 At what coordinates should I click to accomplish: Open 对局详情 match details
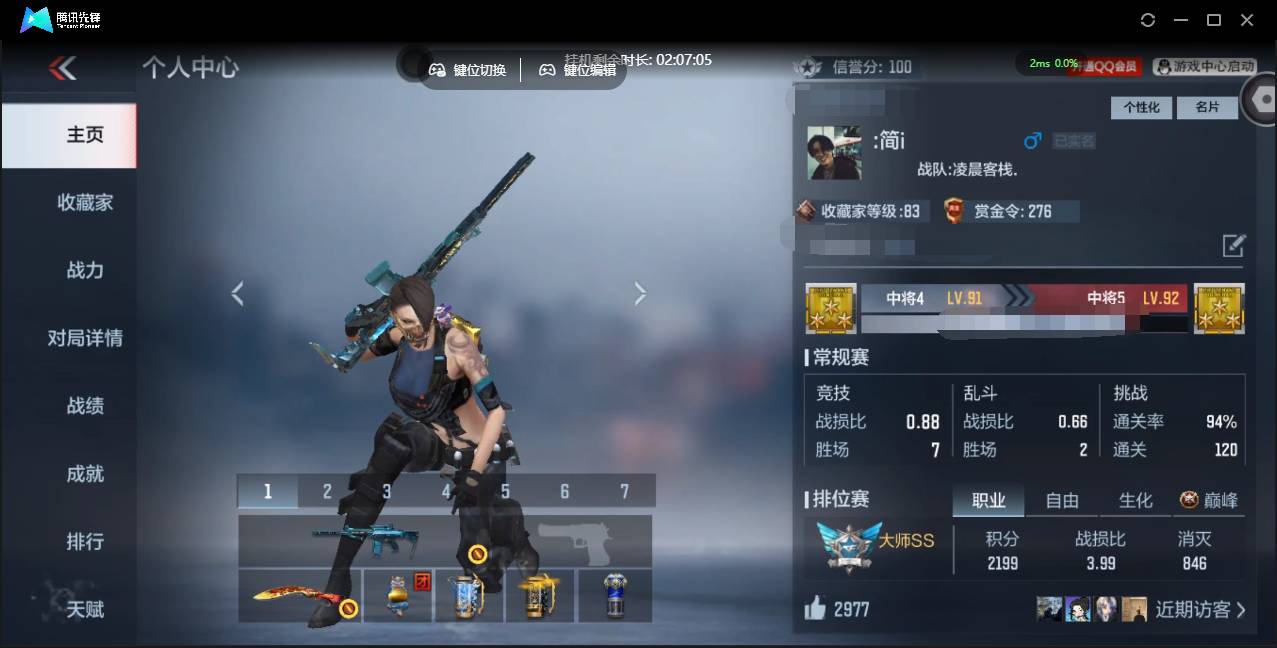(x=85, y=338)
